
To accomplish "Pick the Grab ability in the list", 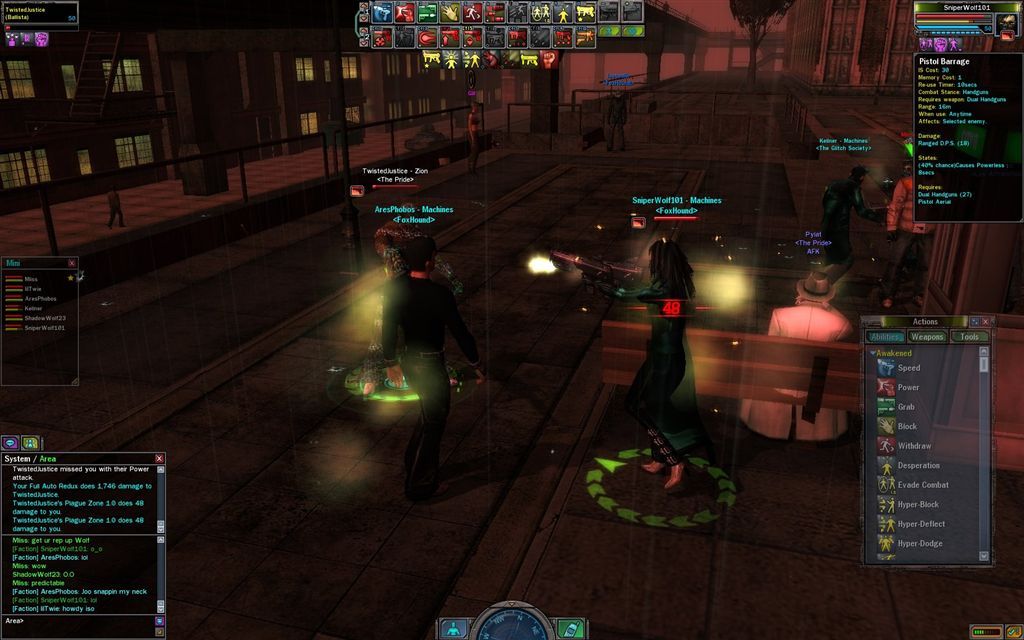I will click(x=906, y=407).
